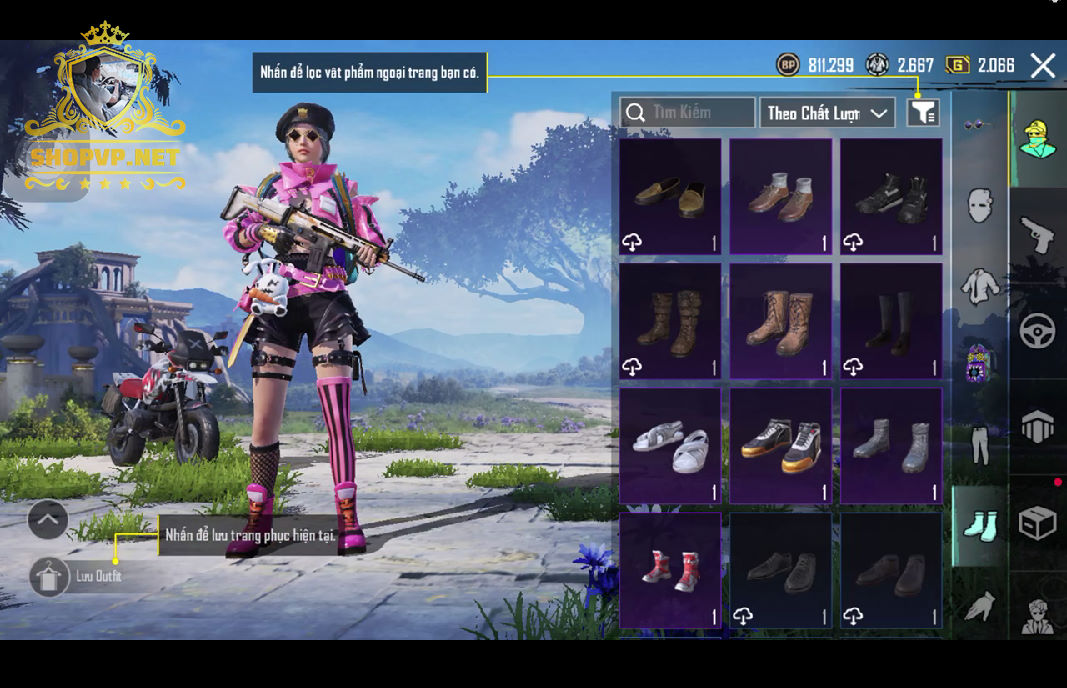The image size is (1067, 688).
Task: Select the gold loafers item slot
Action: 670,196
